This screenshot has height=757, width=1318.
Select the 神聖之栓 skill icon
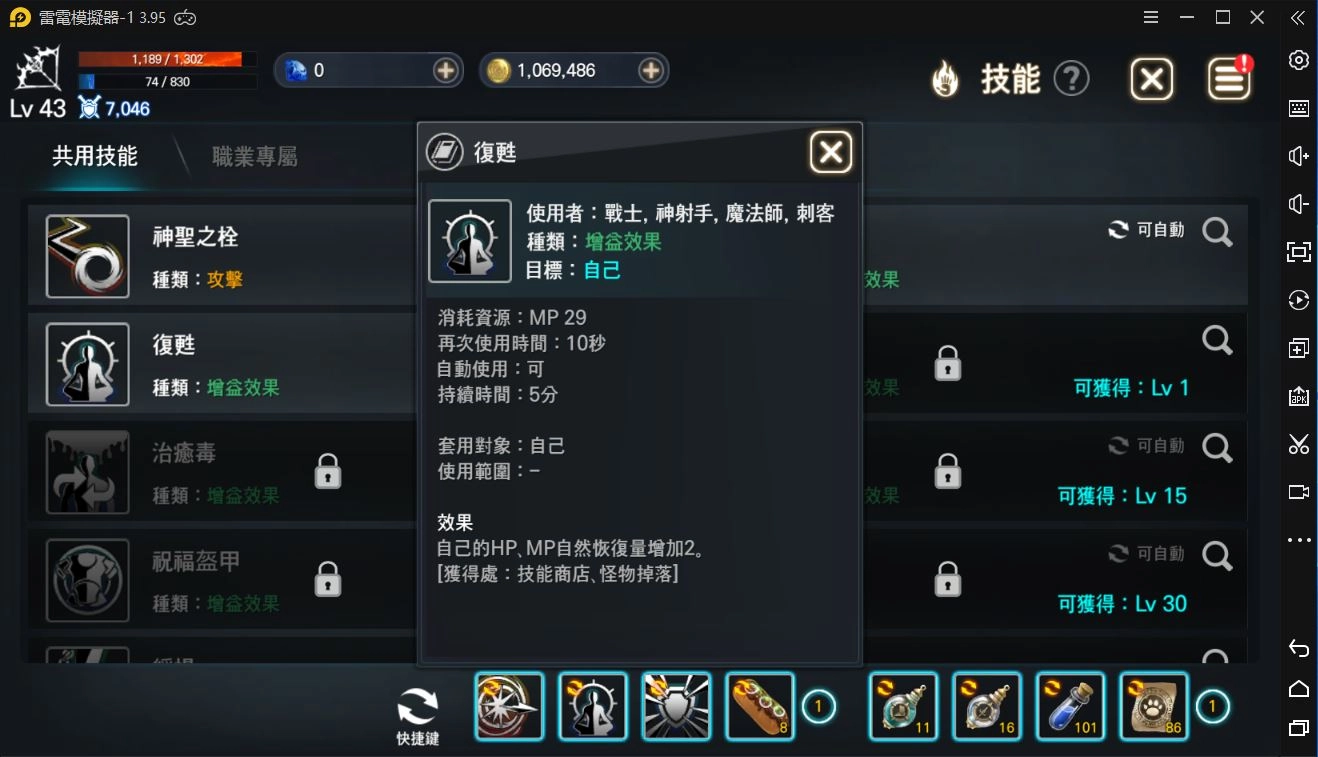87,256
